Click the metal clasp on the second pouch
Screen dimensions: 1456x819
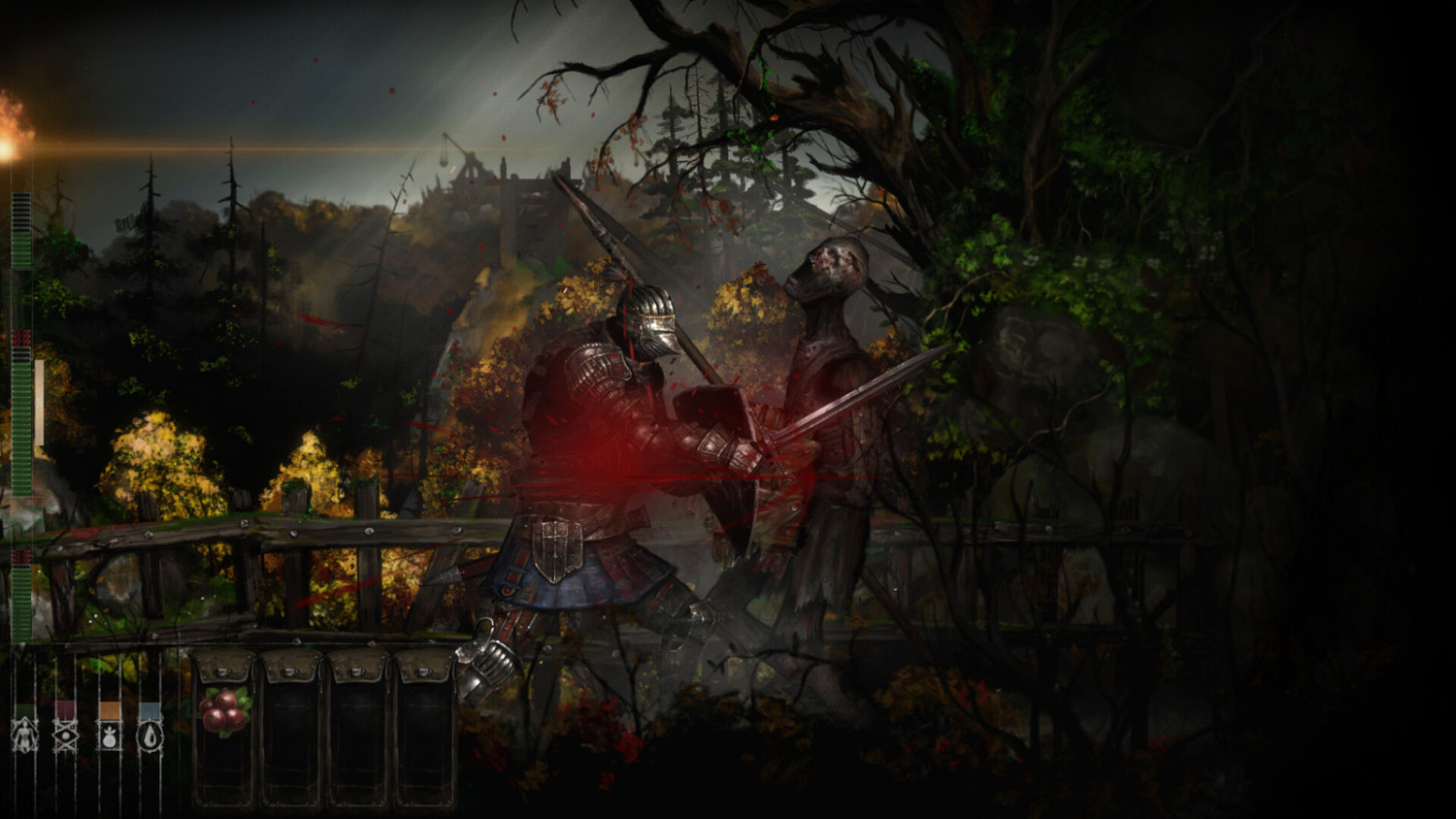click(290, 672)
